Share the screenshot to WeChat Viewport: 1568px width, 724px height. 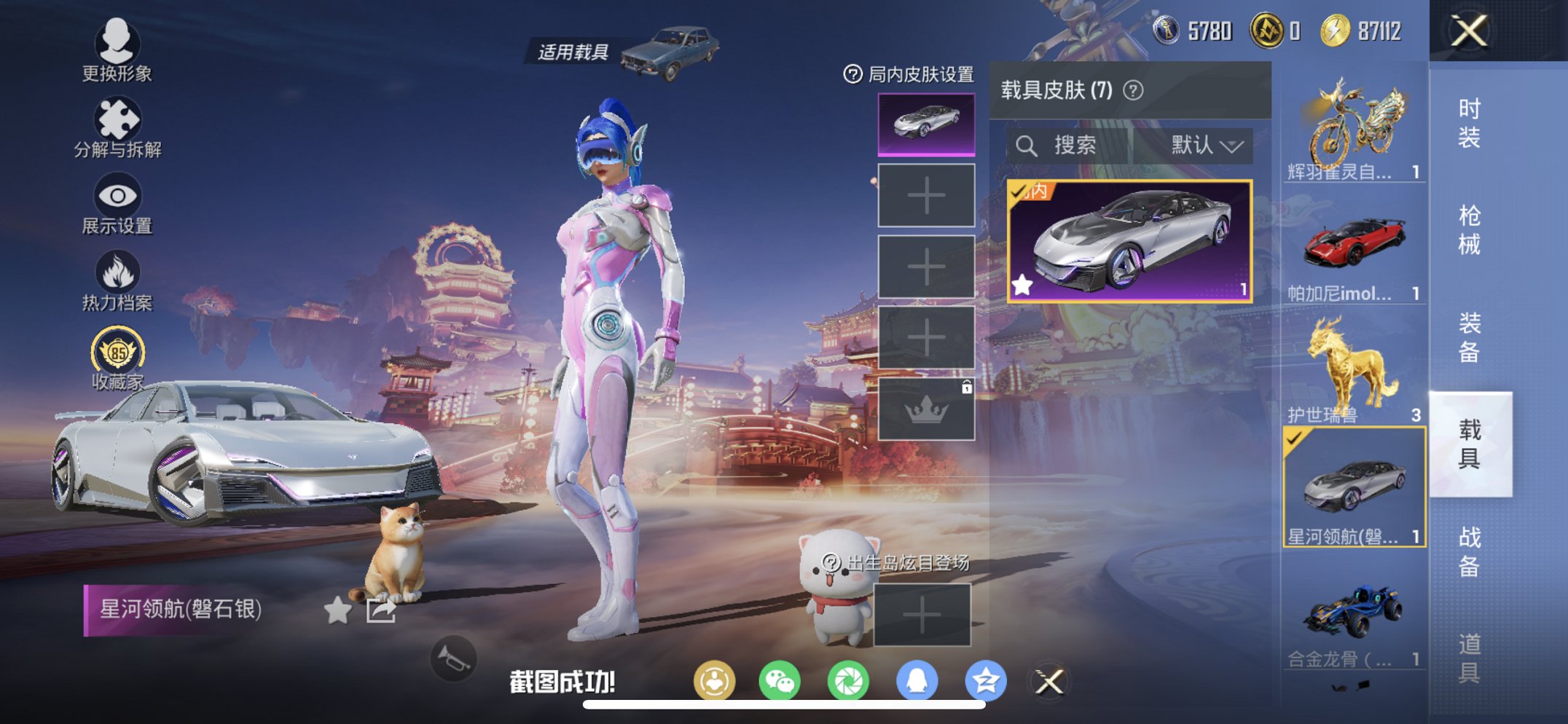pos(780,681)
